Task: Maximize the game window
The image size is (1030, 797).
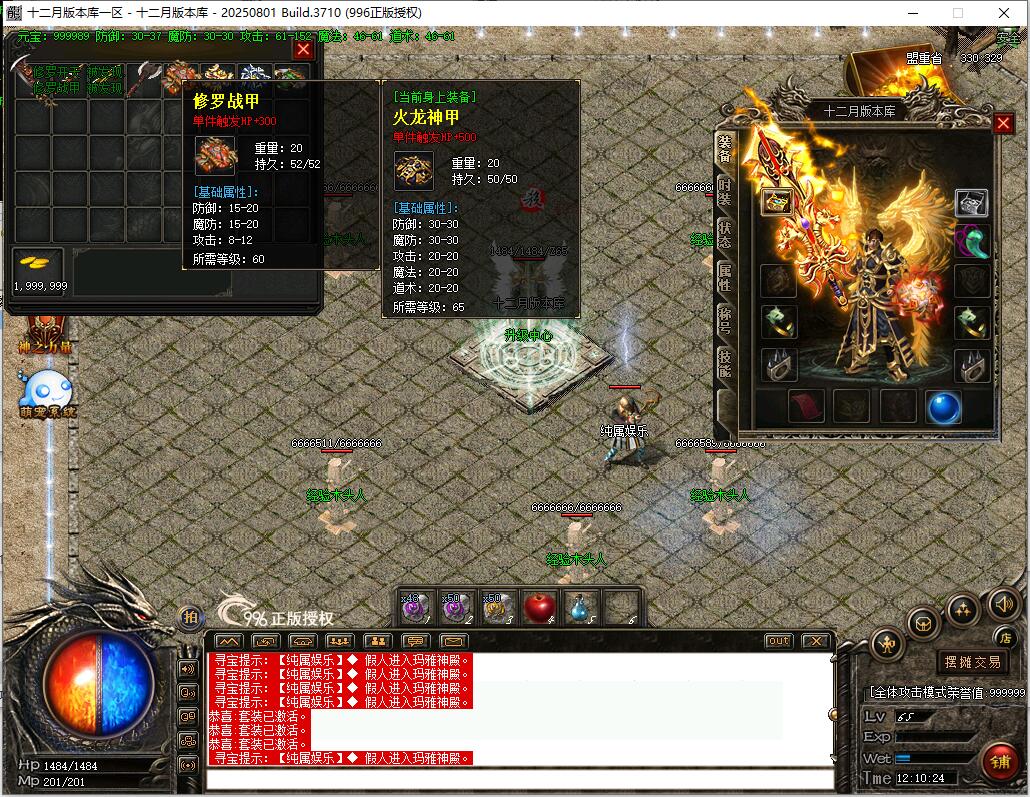Action: pos(957,12)
